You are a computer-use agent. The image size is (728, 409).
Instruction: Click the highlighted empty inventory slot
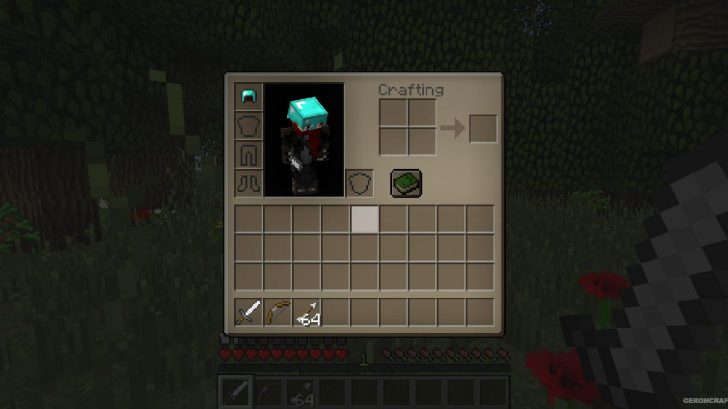(364, 219)
